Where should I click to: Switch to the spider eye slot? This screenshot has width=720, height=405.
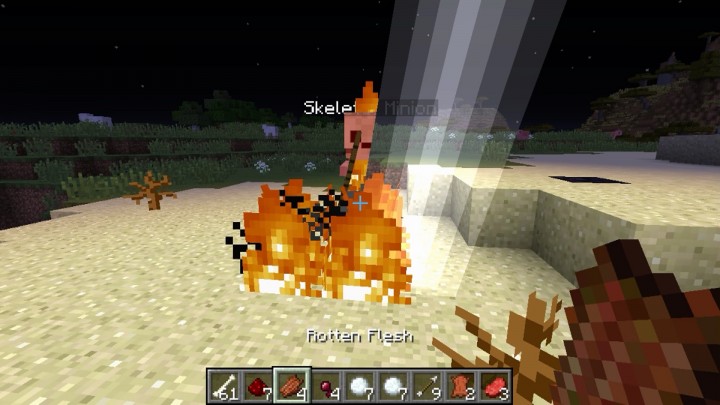(325, 385)
